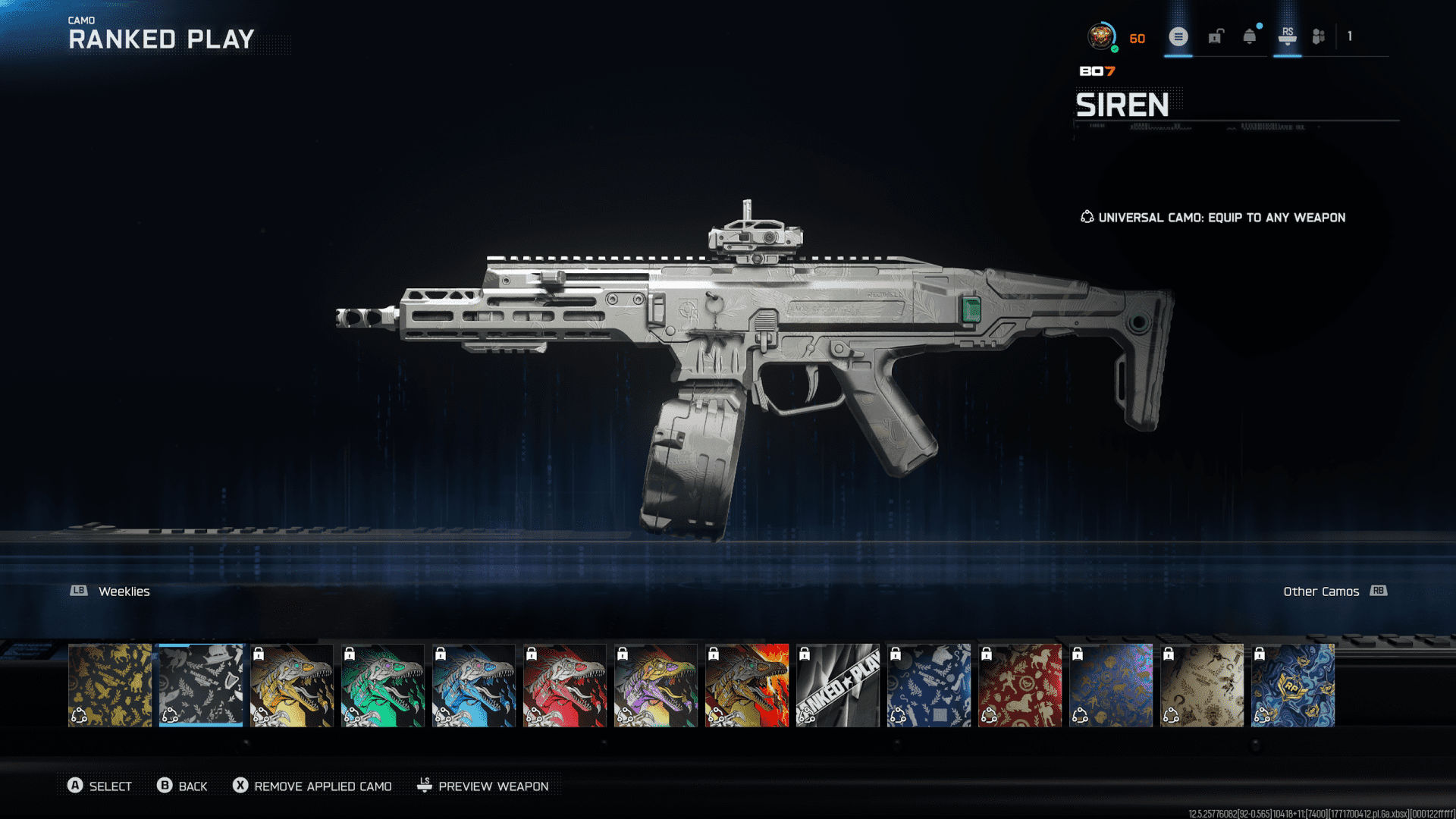Image resolution: width=1456 pixels, height=819 pixels.
Task: Open the notifications bell
Action: (1250, 36)
